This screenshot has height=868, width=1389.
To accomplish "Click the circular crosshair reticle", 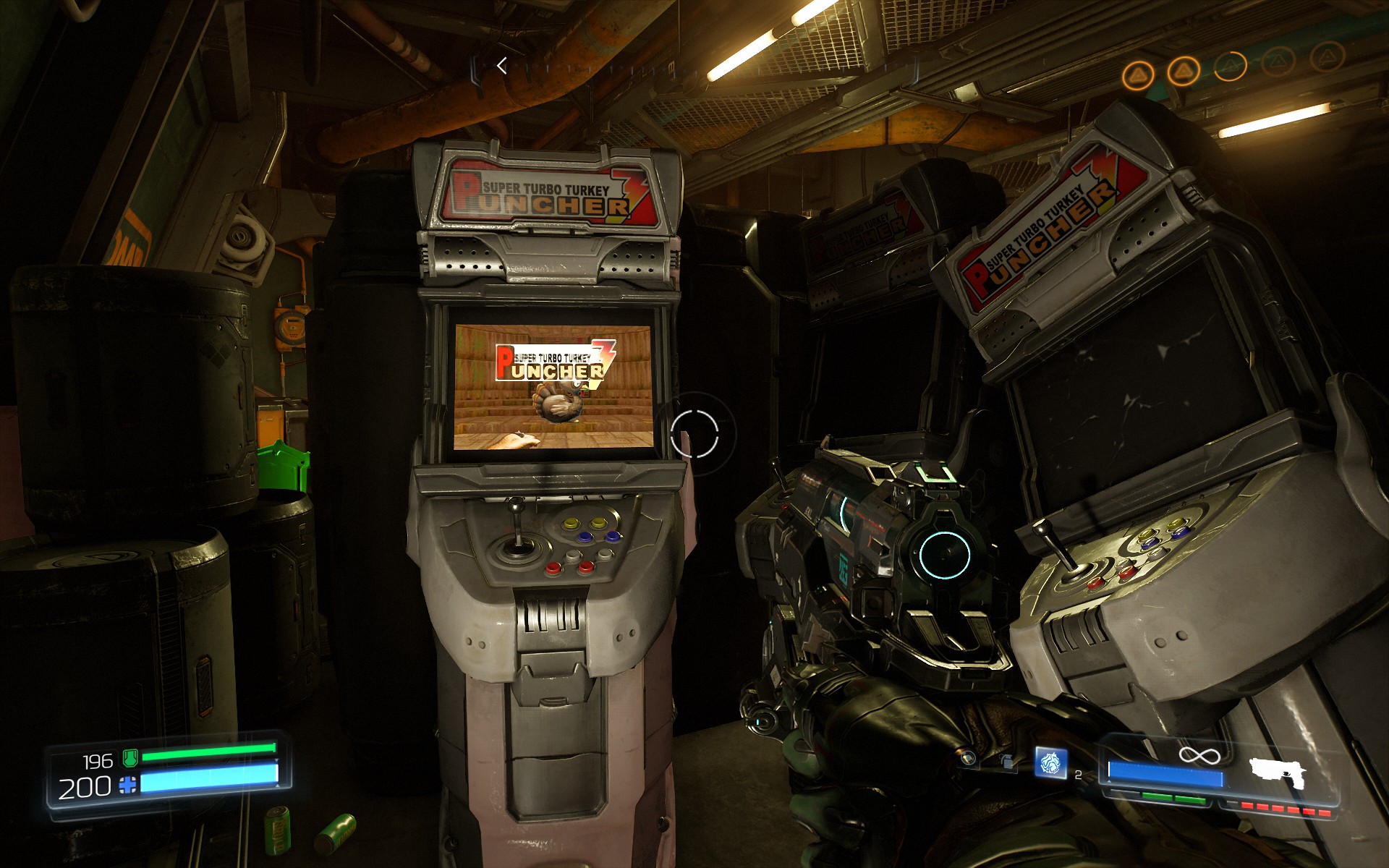I will pos(696,435).
